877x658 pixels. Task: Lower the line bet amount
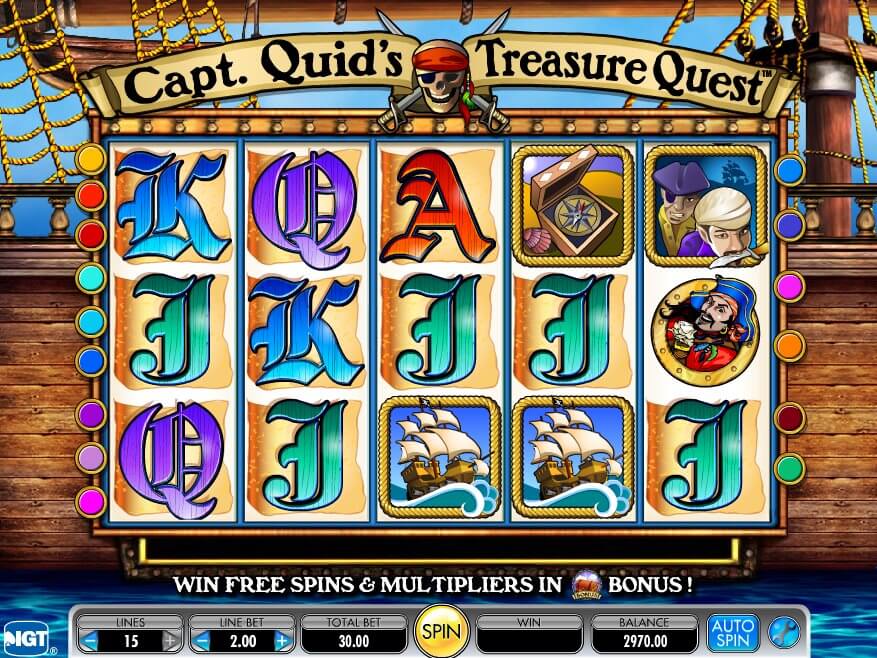201,640
